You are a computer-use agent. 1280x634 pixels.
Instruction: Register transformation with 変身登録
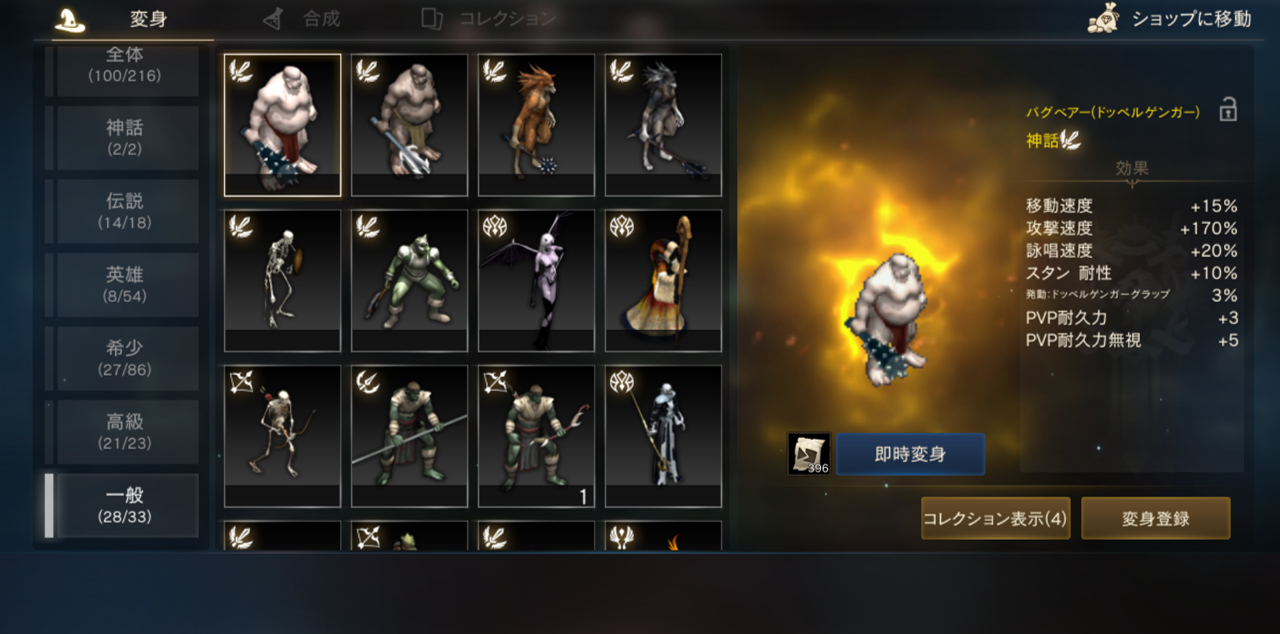(x=1155, y=518)
